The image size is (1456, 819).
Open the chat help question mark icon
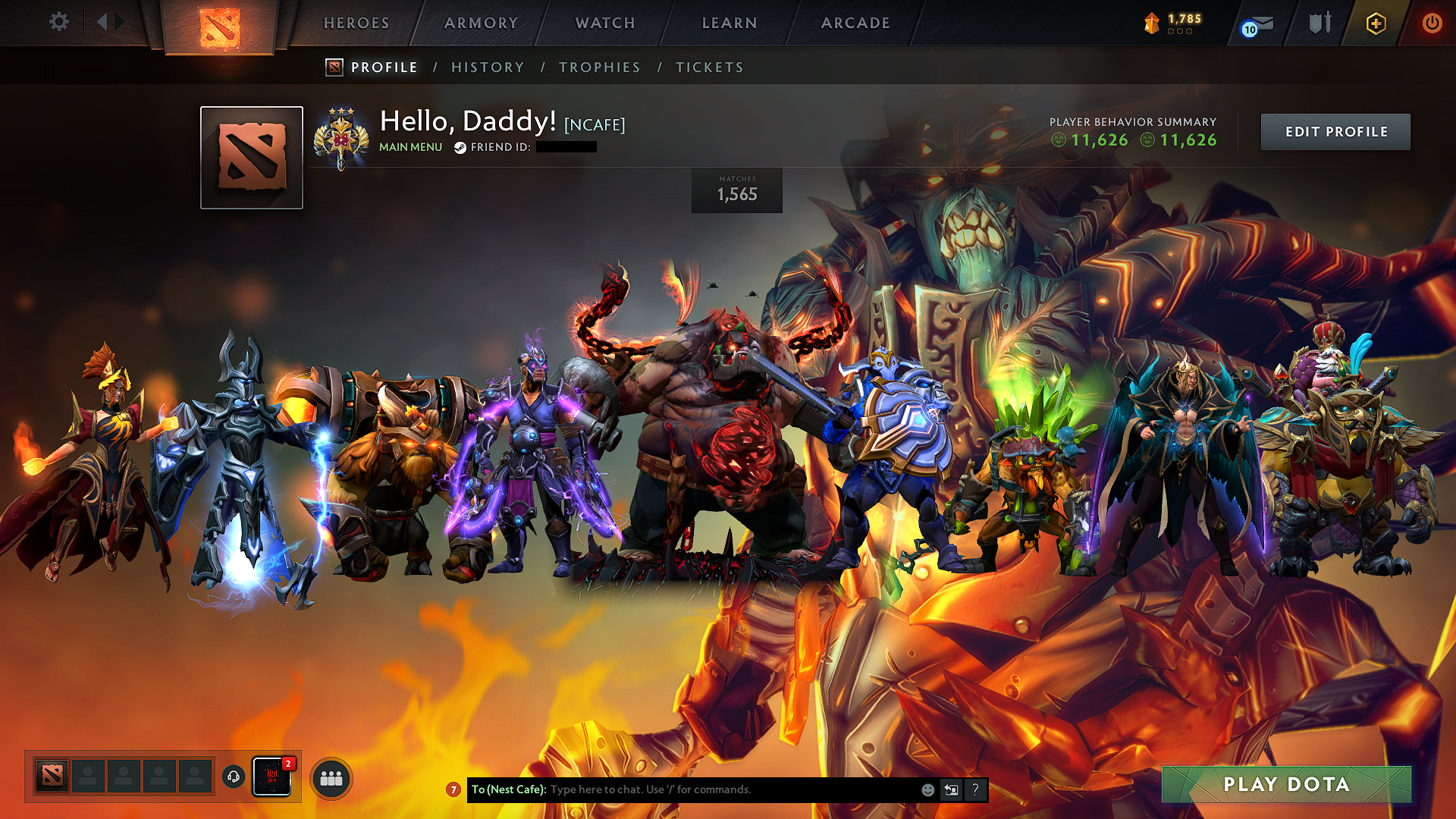click(x=975, y=789)
